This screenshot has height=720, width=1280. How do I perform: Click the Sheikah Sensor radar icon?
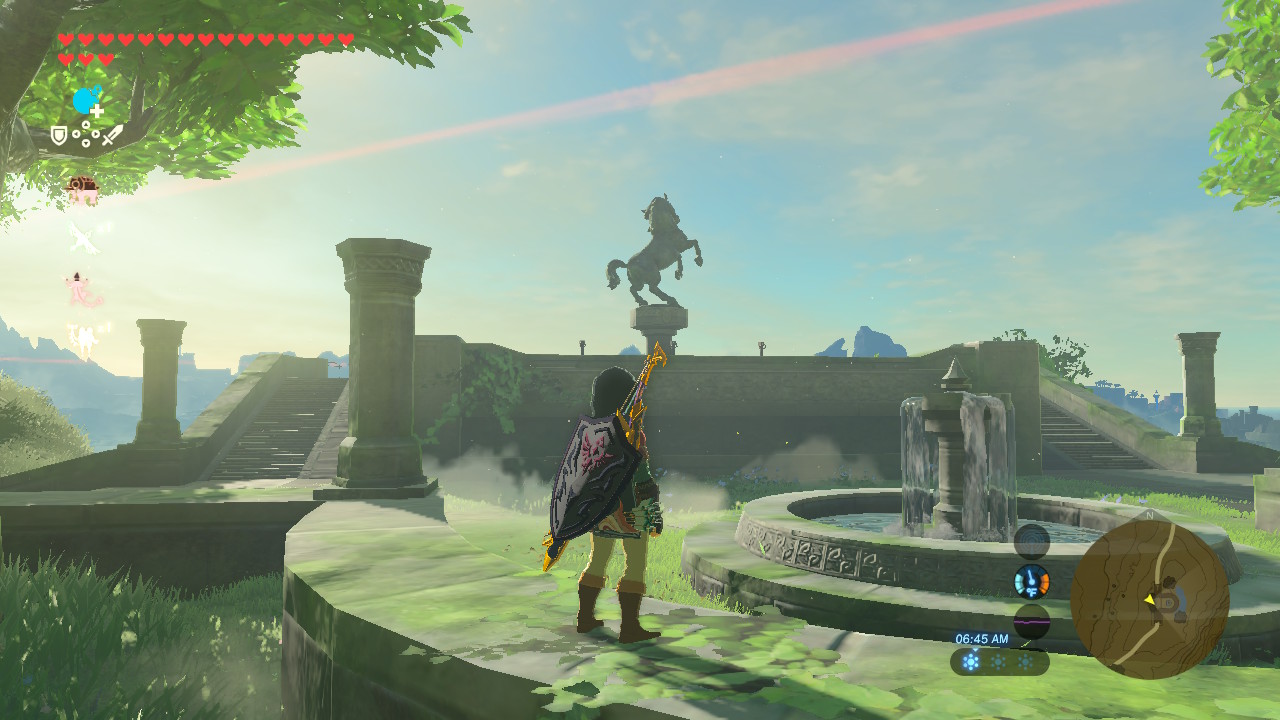(x=1031, y=542)
